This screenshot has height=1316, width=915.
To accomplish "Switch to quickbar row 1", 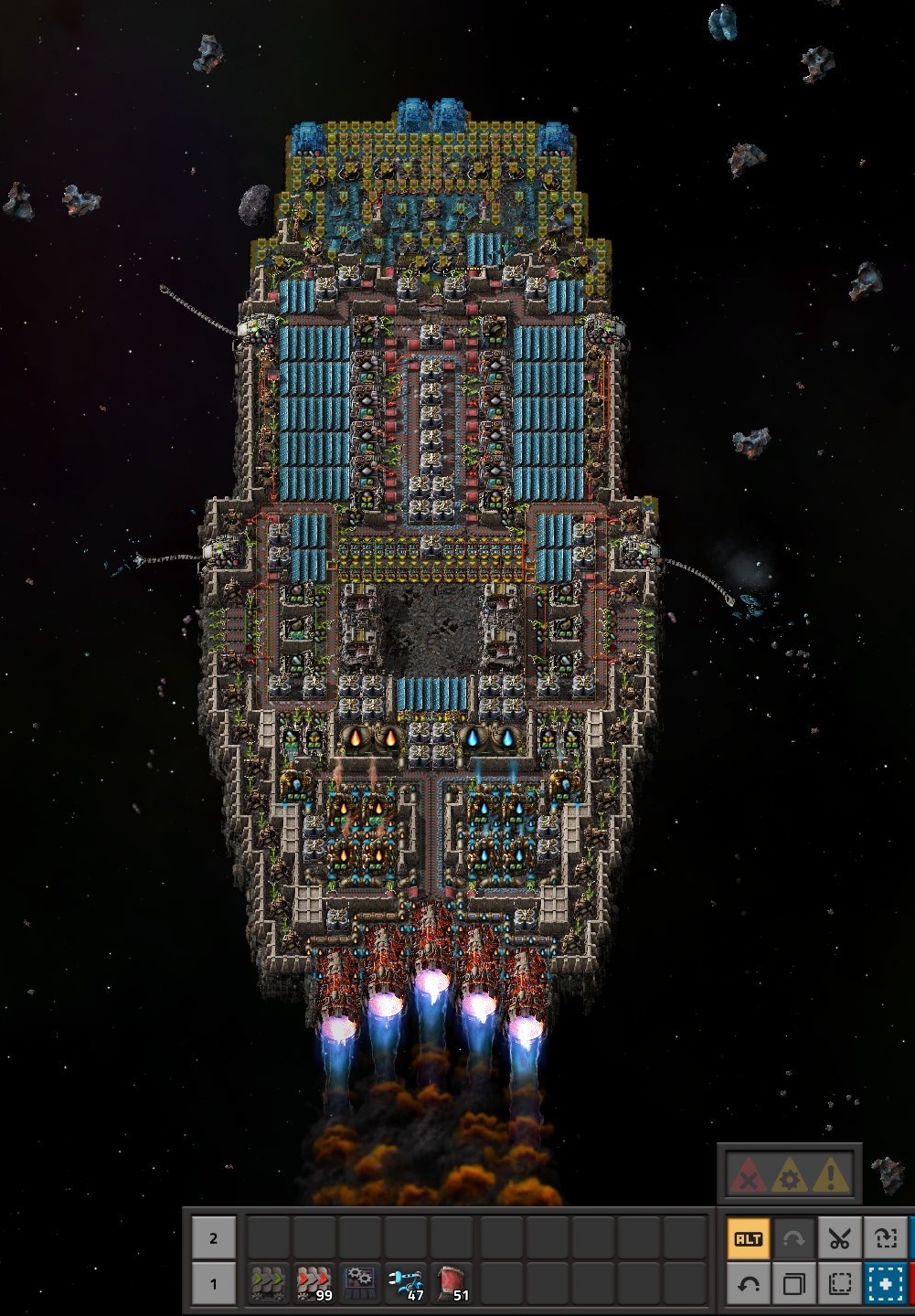I will (x=214, y=1283).
